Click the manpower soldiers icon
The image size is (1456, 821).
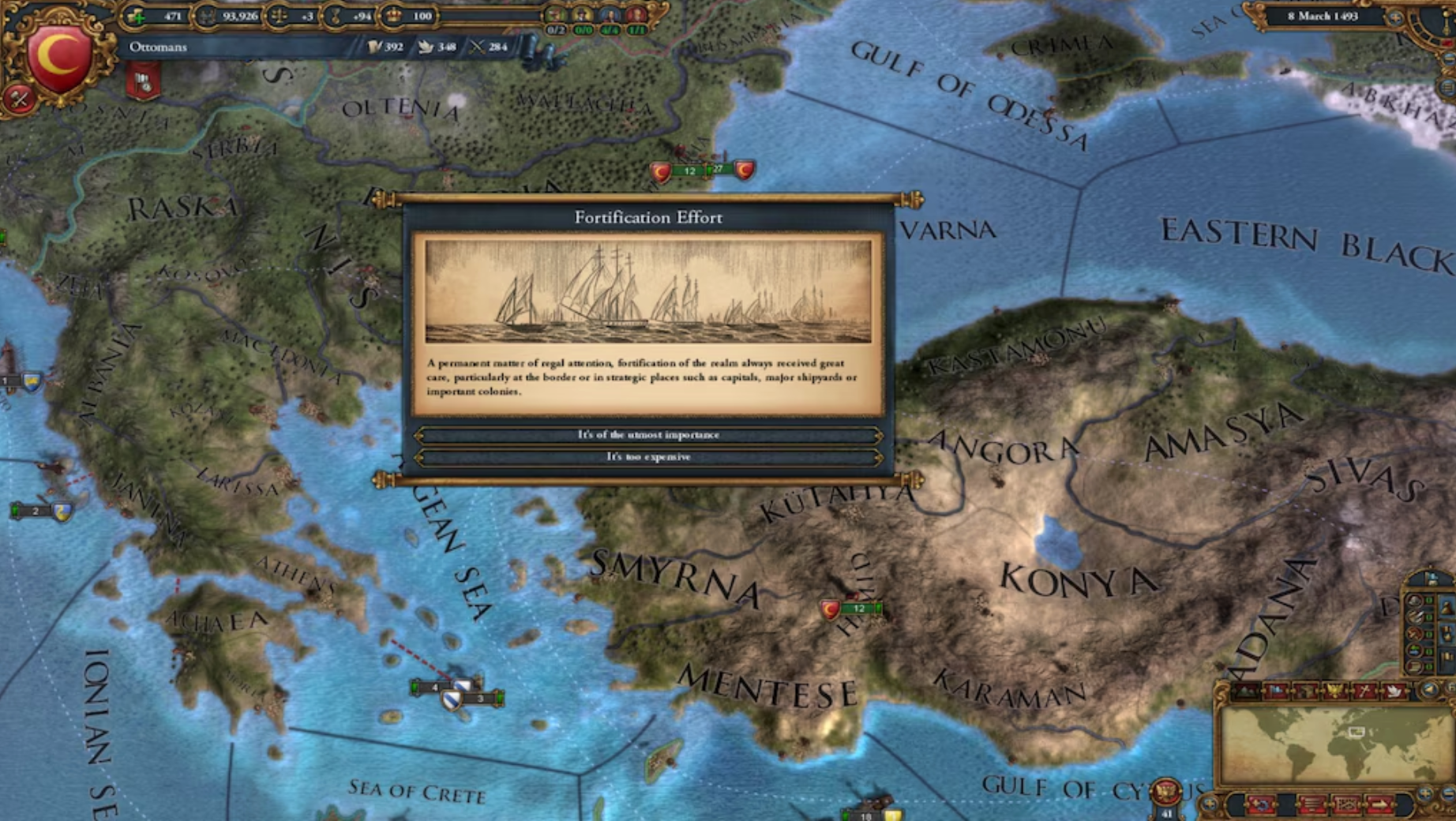tap(206, 17)
